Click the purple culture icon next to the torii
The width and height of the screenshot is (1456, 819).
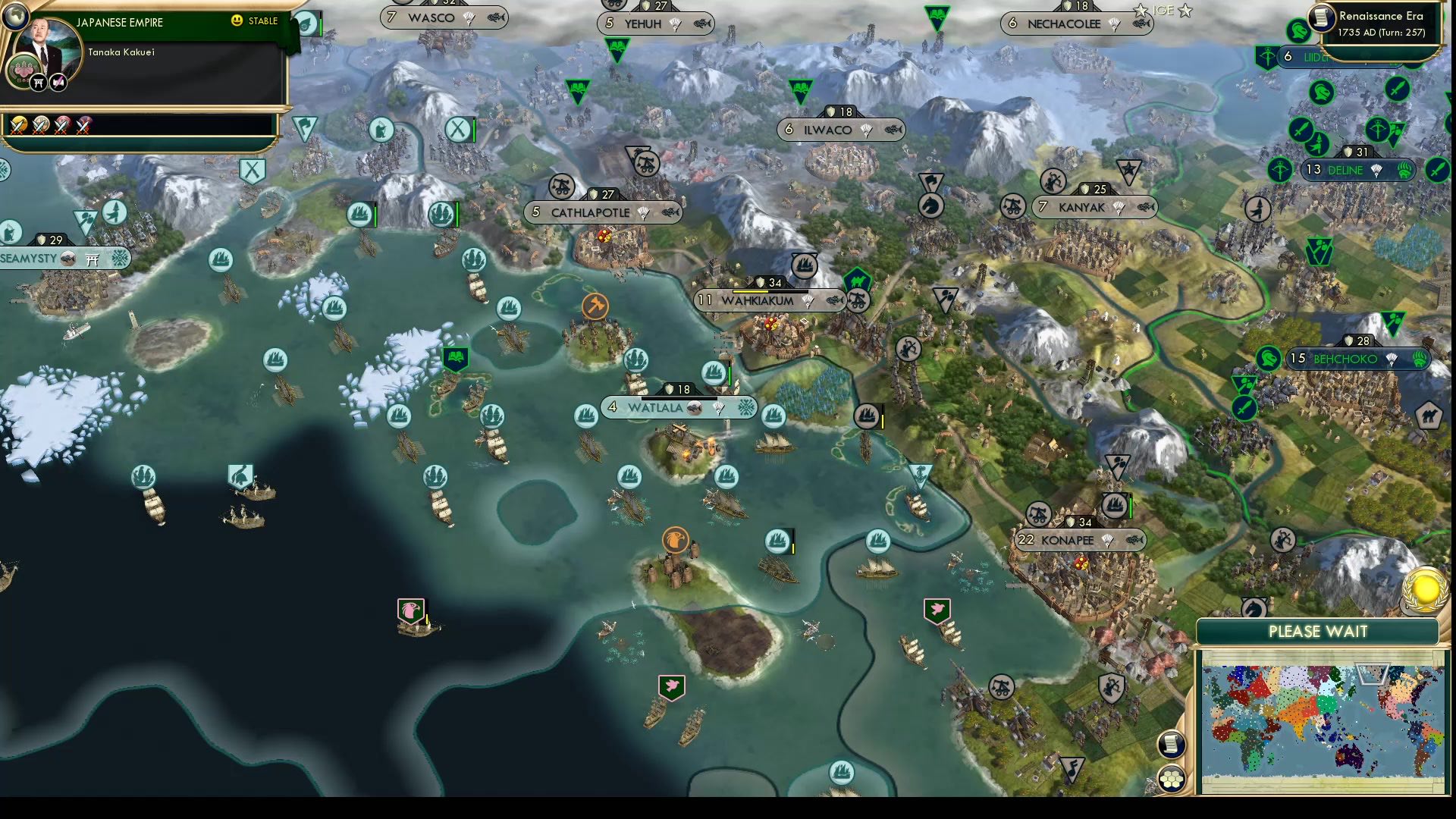pyautogui.click(x=57, y=80)
